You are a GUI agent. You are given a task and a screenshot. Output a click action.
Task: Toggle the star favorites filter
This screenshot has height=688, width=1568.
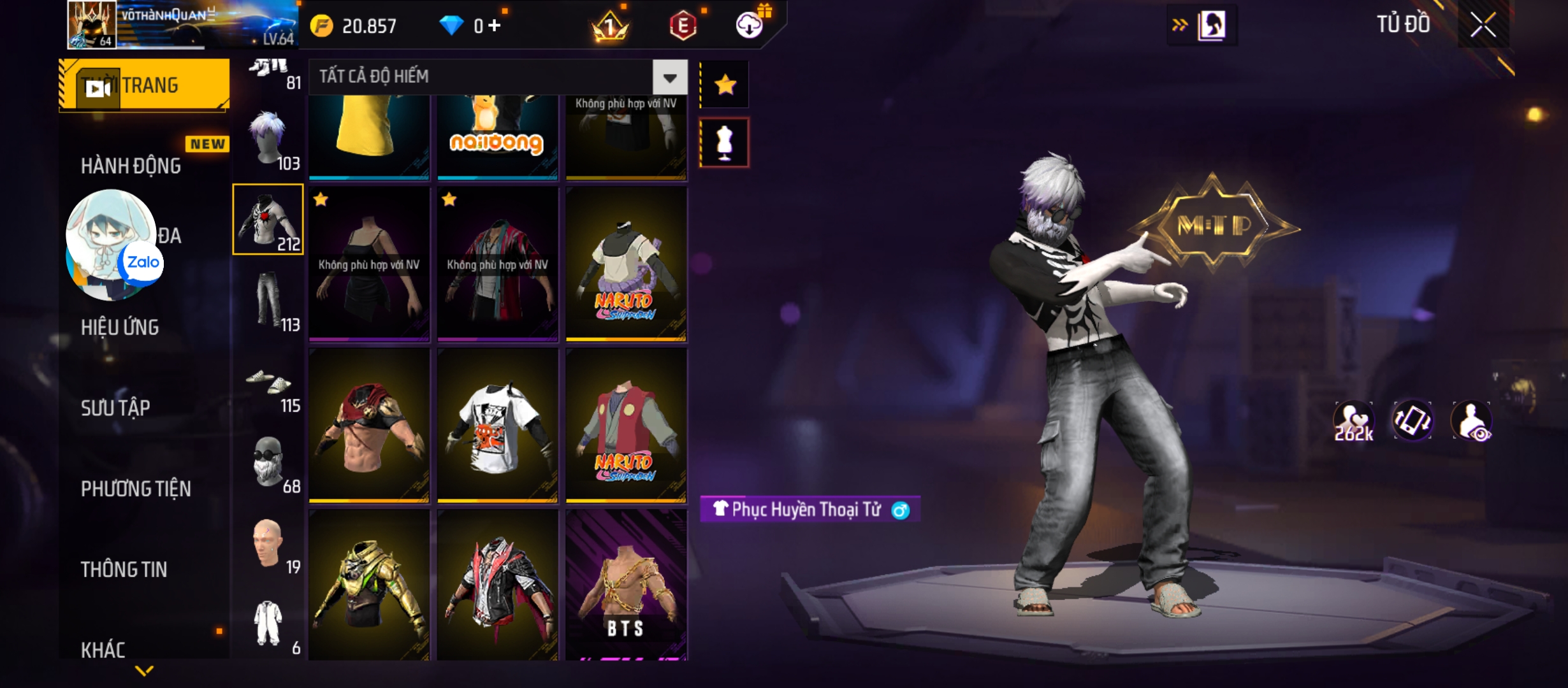tap(725, 85)
